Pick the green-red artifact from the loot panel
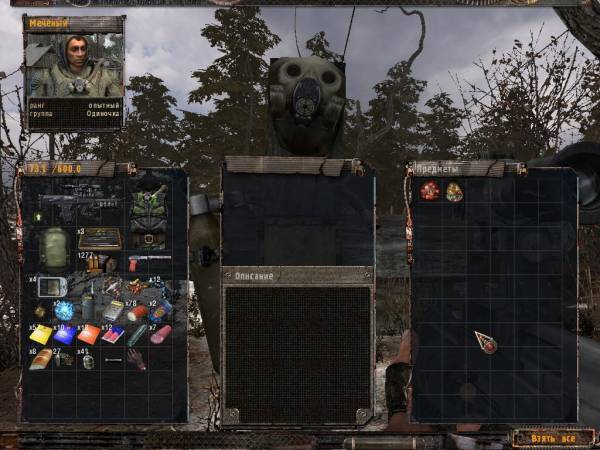The image size is (600, 450). click(x=454, y=192)
